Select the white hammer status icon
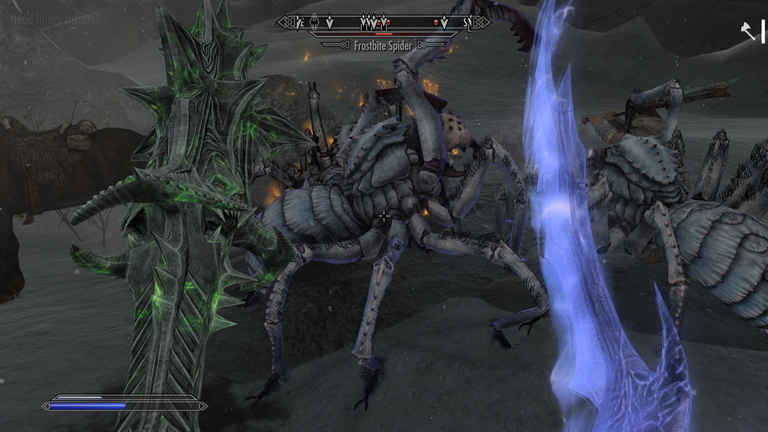Screen dimensions: 768x432 (x=748, y=33)
